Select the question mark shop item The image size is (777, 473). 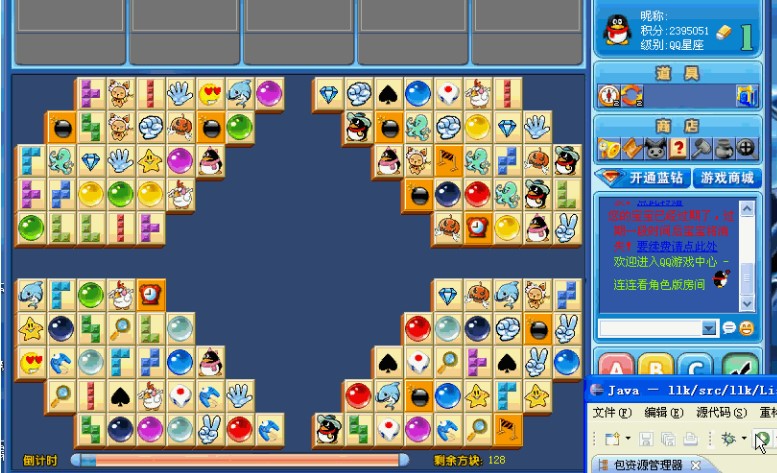tap(678, 149)
